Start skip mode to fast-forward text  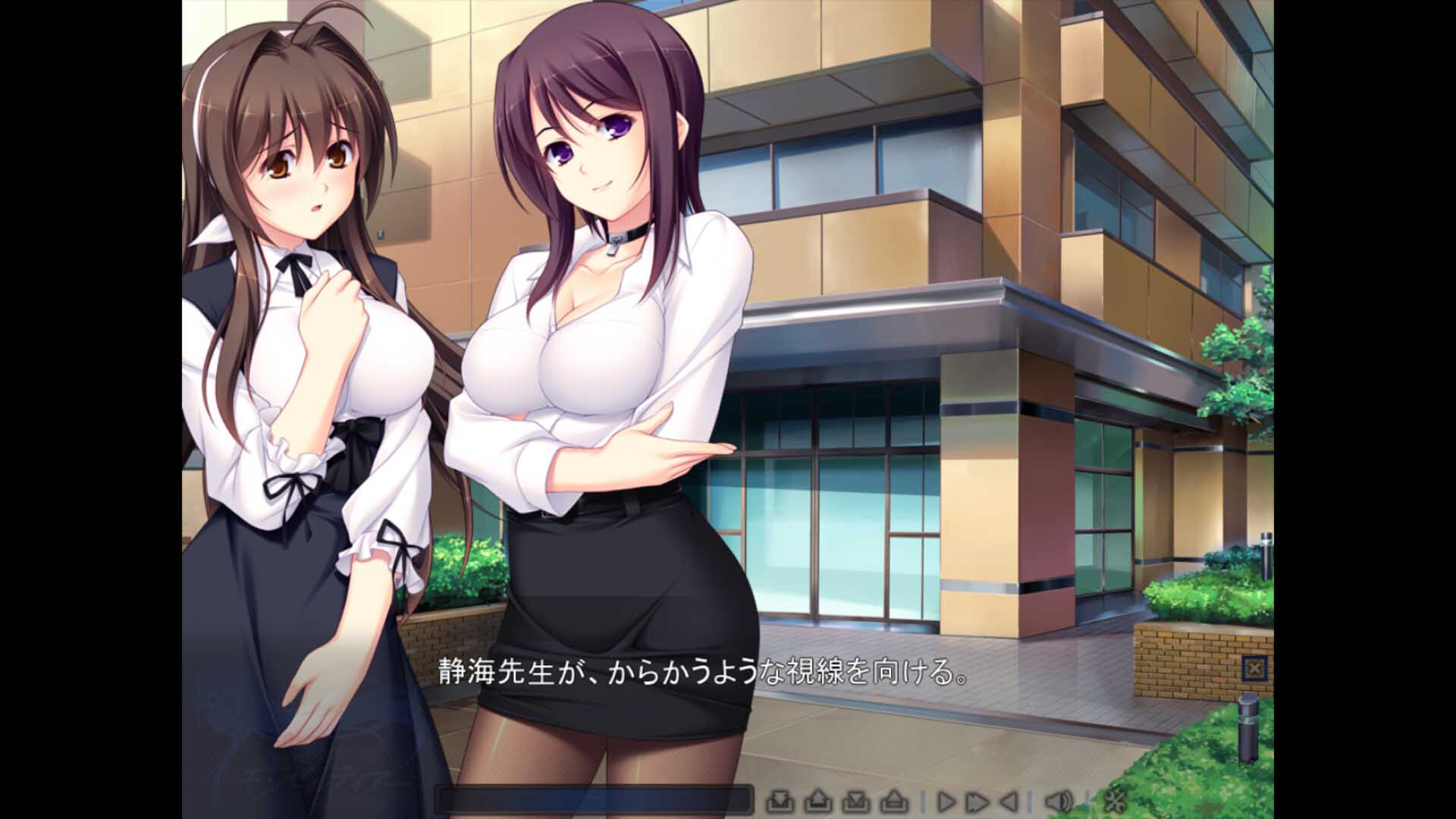click(x=977, y=801)
